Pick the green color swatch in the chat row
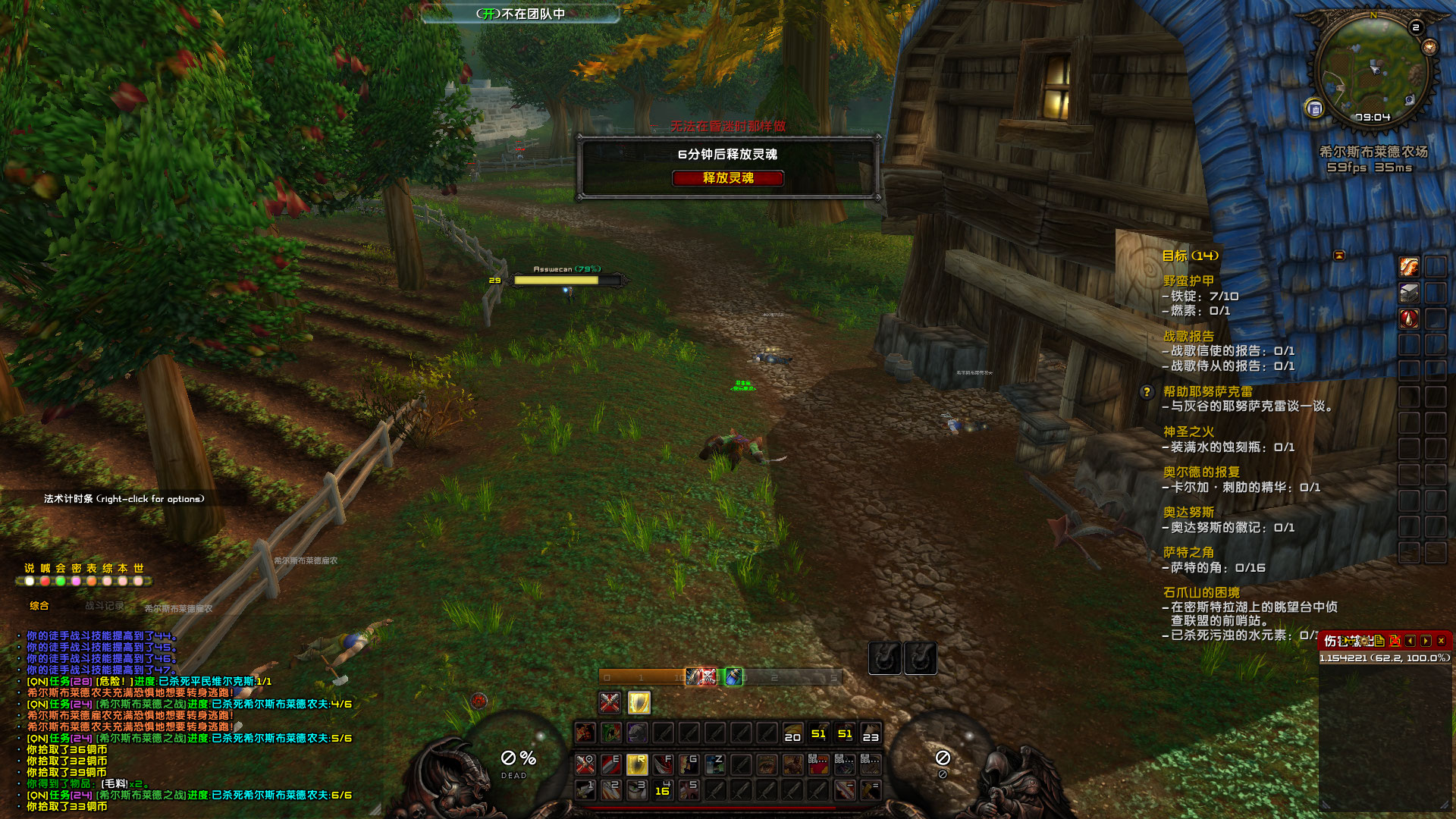Viewport: 1456px width, 819px height. 61,582
